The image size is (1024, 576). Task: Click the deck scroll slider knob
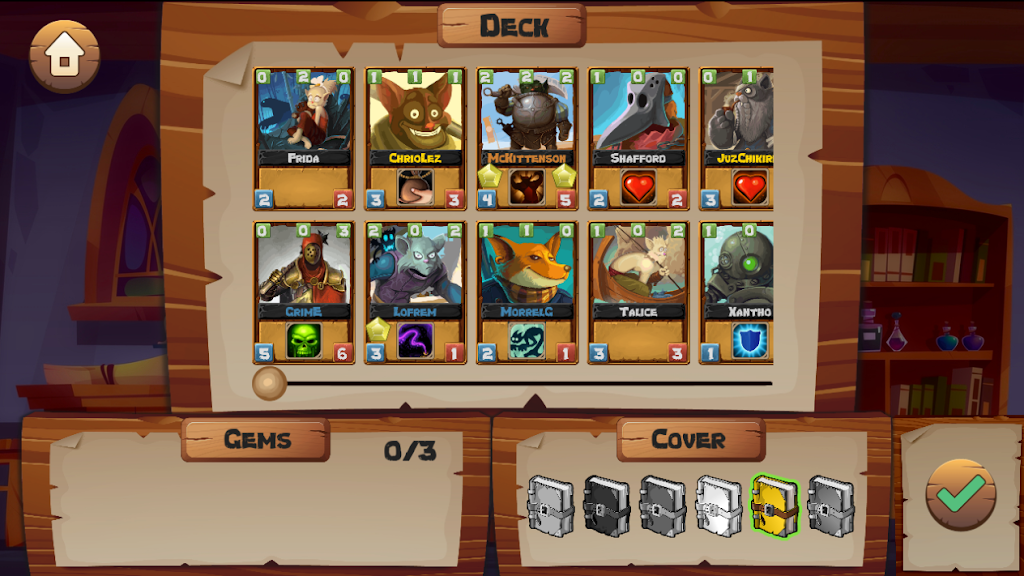[269, 382]
